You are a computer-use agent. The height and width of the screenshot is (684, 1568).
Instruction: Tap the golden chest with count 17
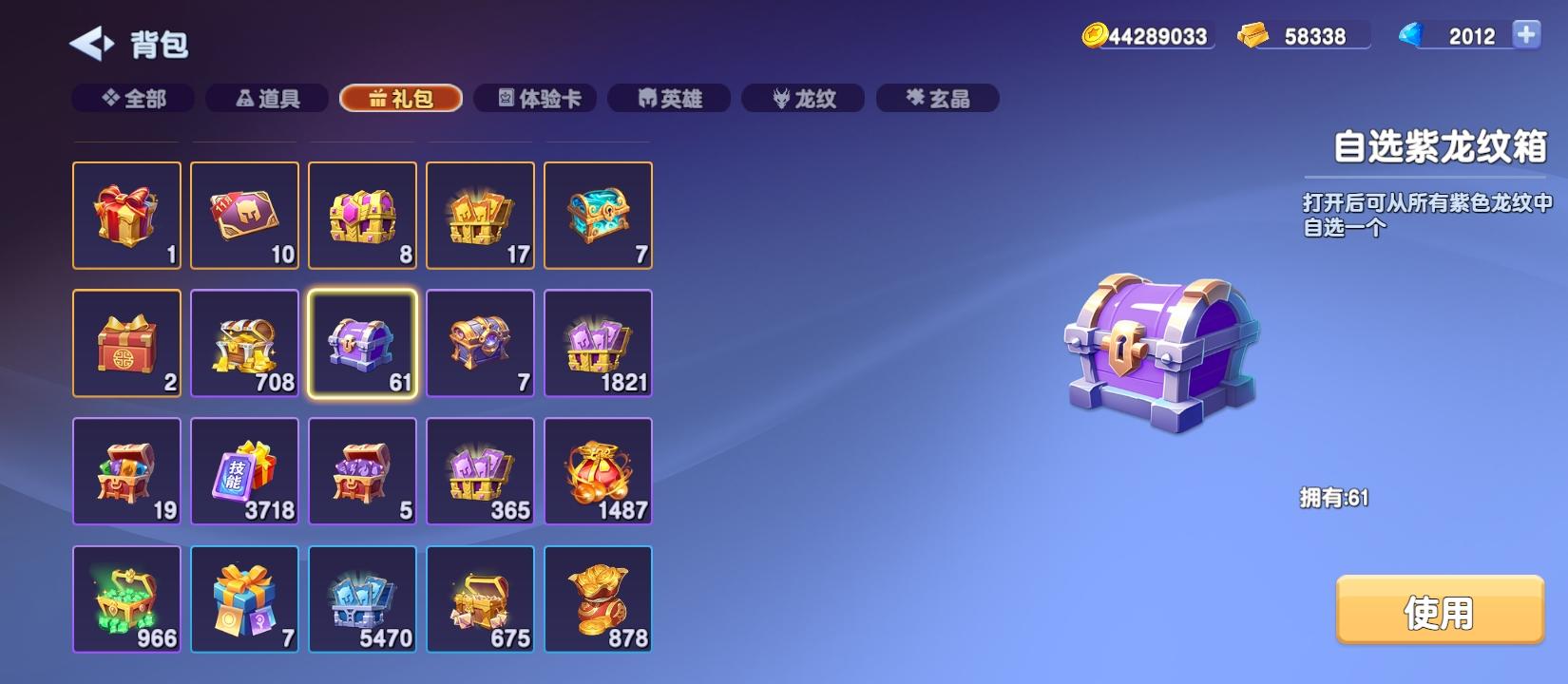click(480, 215)
